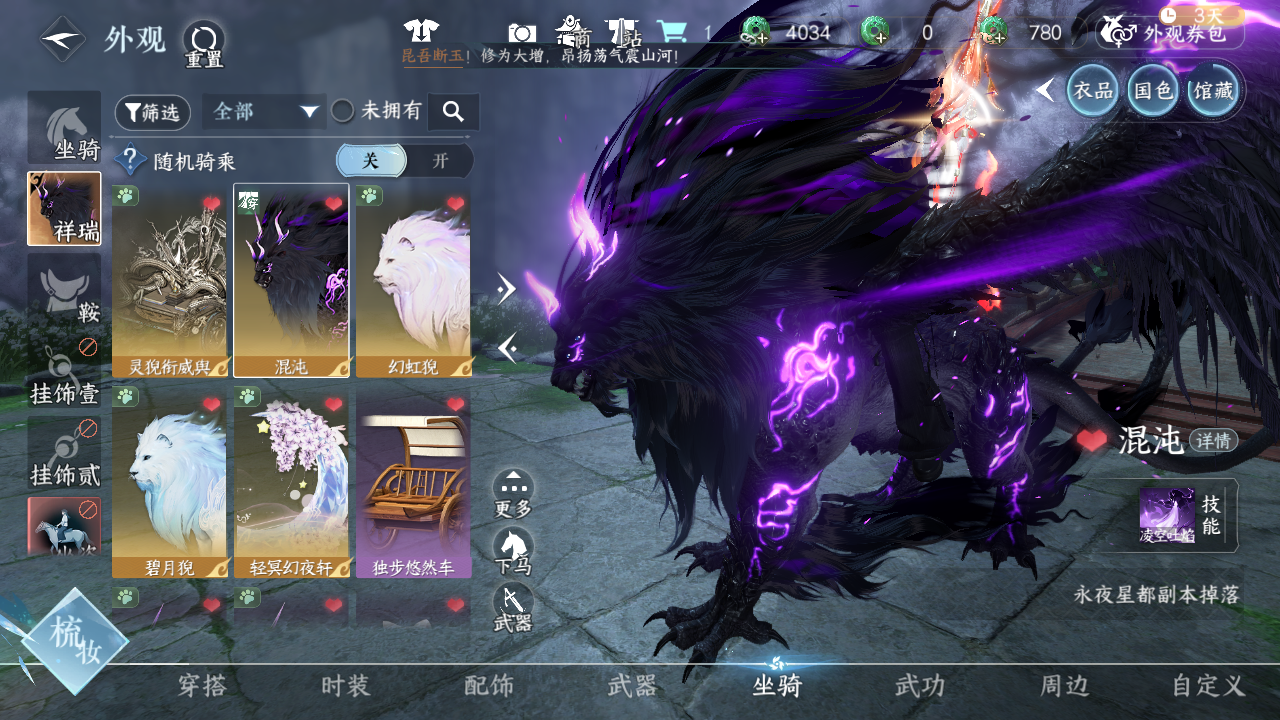Switch to the 时装 bottom tab

(x=345, y=686)
